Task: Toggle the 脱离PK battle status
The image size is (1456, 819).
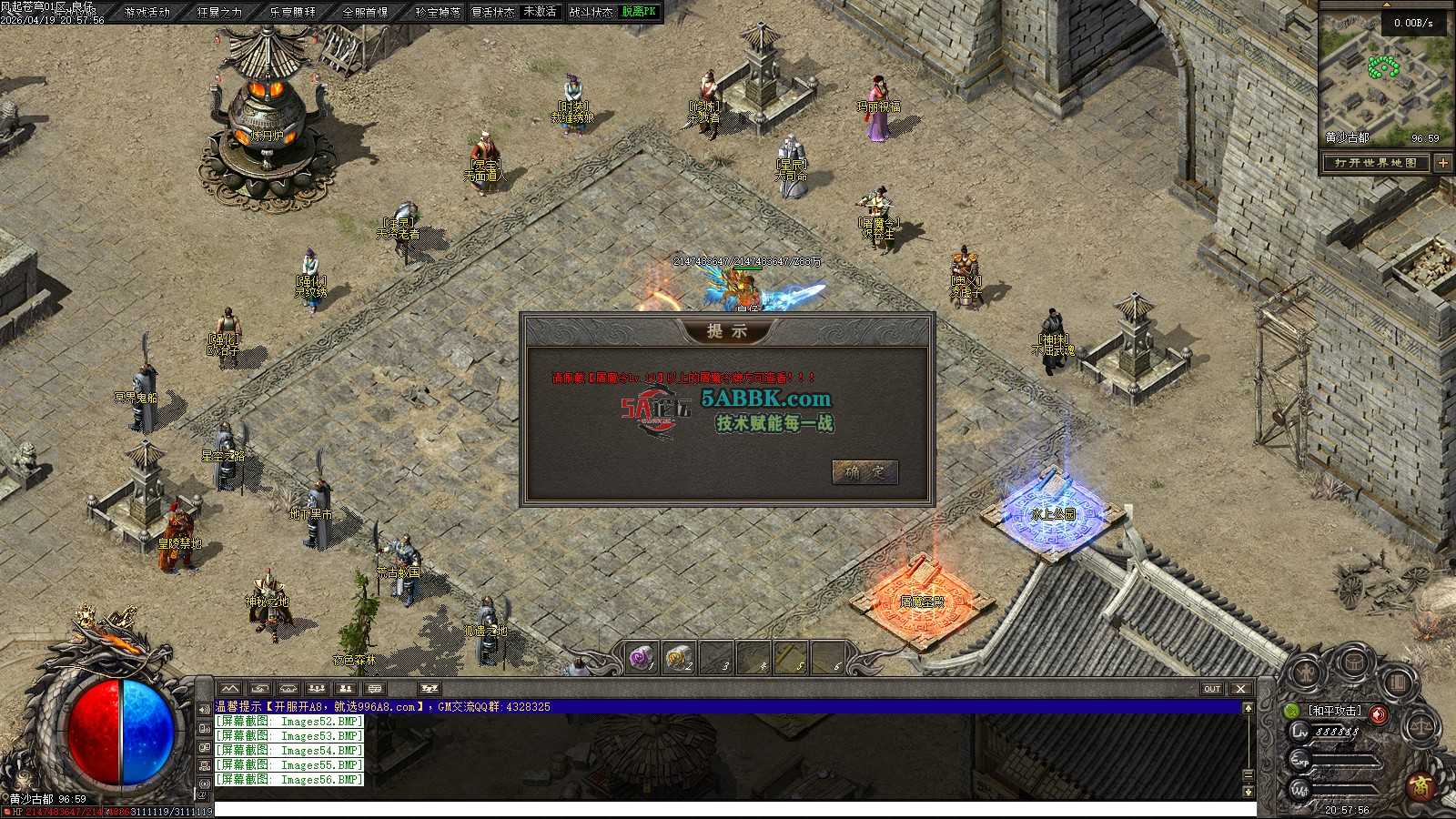Action: pos(639,12)
